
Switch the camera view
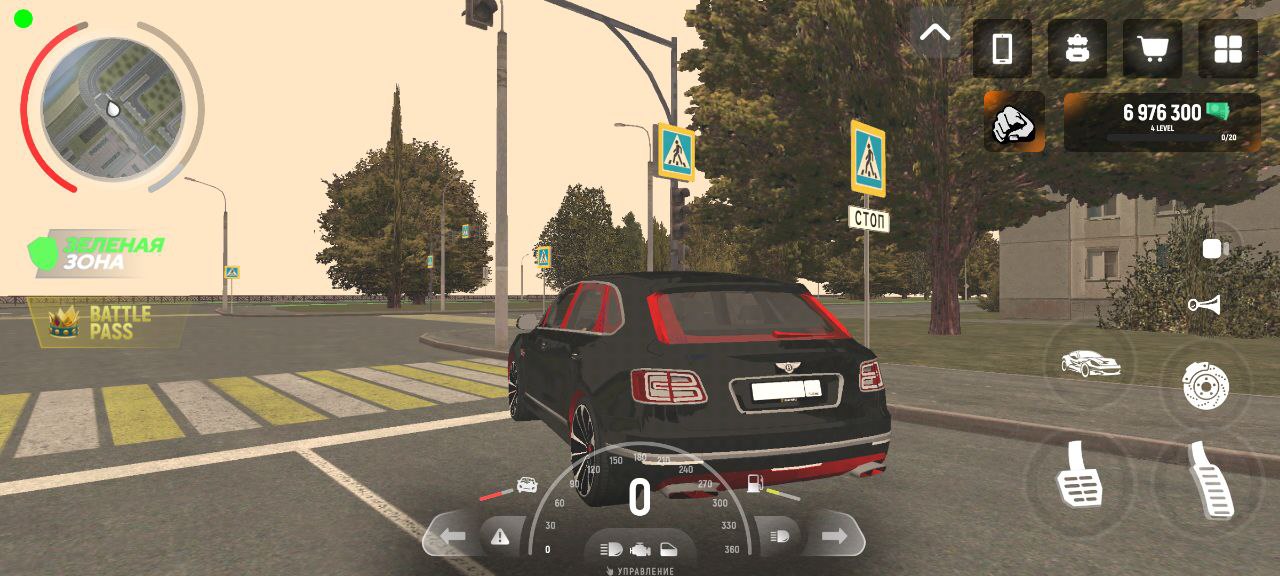pyautogui.click(x=1213, y=249)
